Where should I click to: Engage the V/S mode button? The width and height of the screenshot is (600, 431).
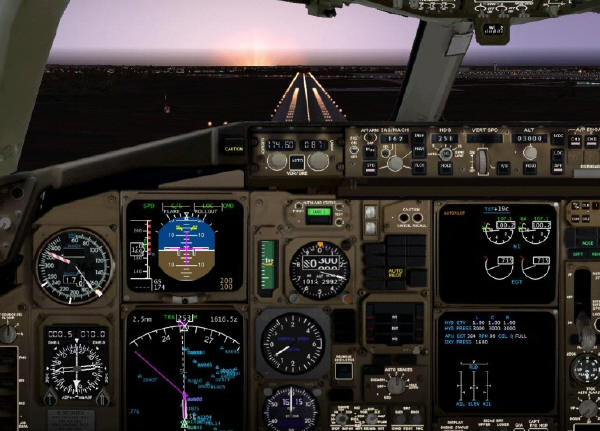pos(503,167)
